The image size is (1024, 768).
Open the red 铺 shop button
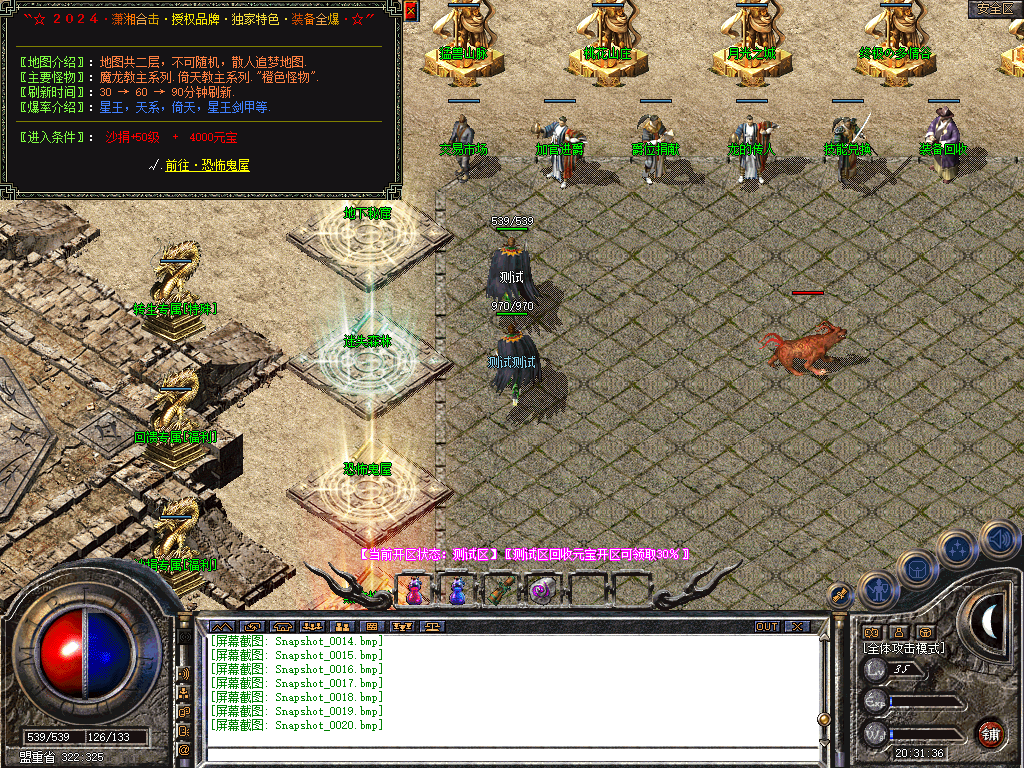[990, 732]
